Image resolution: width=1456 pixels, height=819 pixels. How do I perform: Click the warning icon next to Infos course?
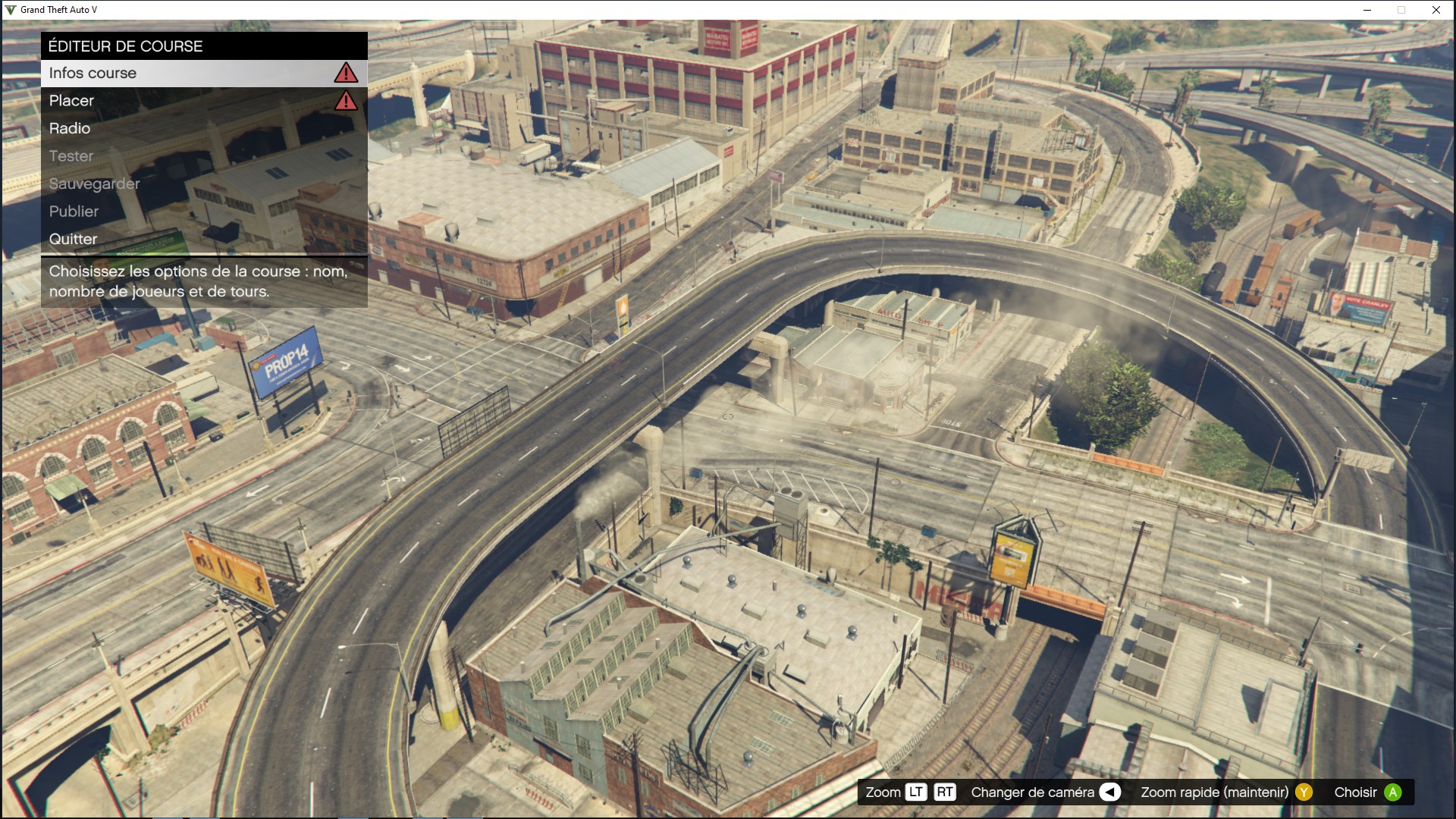click(346, 72)
